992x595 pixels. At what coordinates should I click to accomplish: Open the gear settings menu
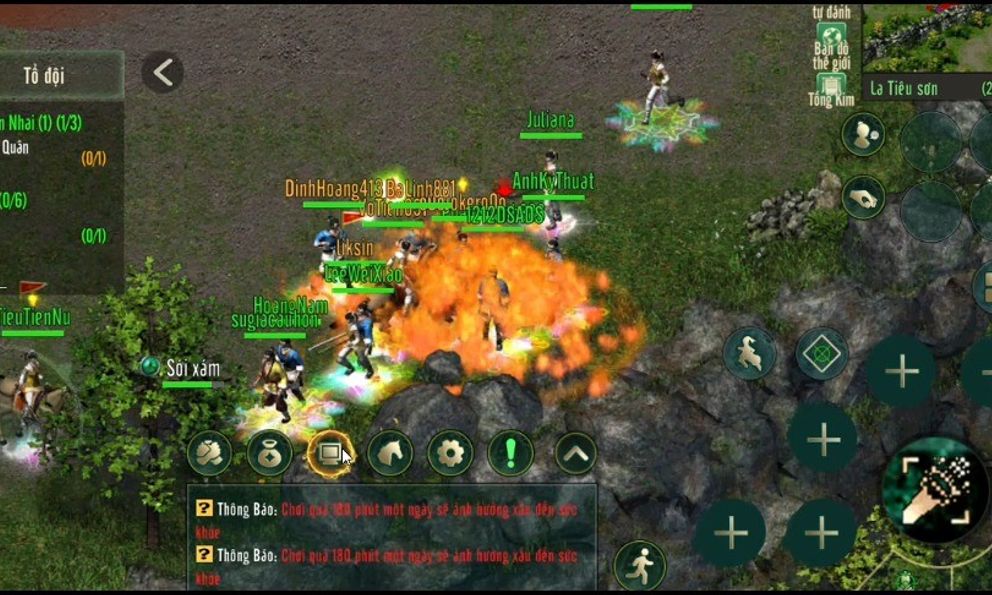tap(451, 454)
